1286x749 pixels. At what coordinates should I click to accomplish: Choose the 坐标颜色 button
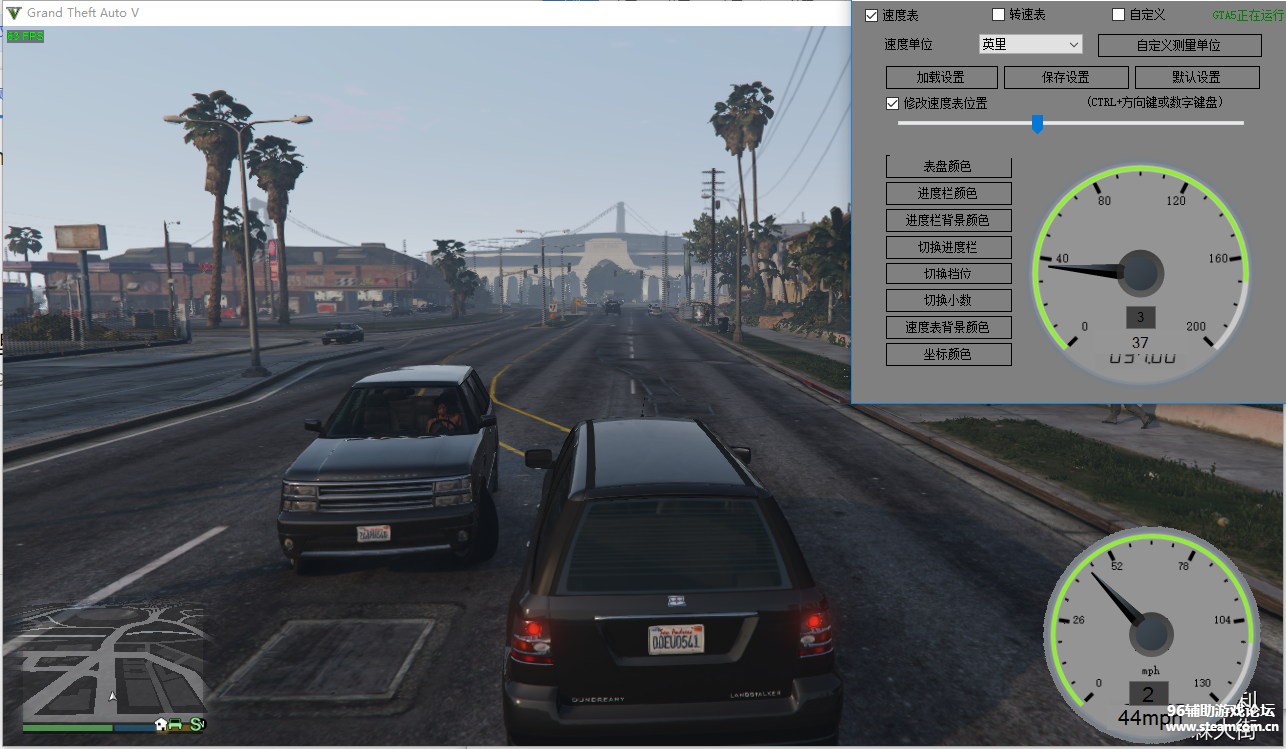click(x=948, y=355)
